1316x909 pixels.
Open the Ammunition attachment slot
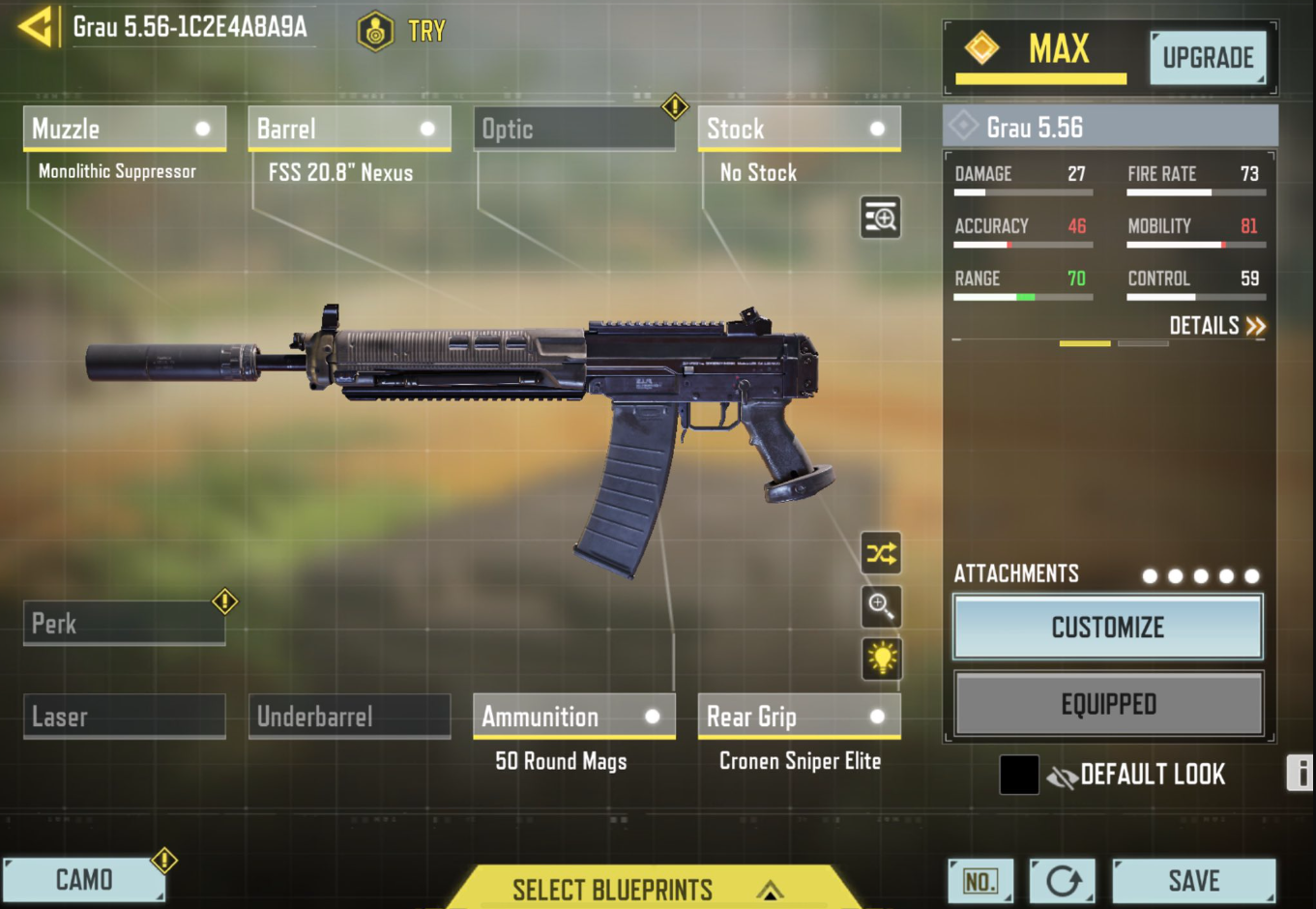573,717
